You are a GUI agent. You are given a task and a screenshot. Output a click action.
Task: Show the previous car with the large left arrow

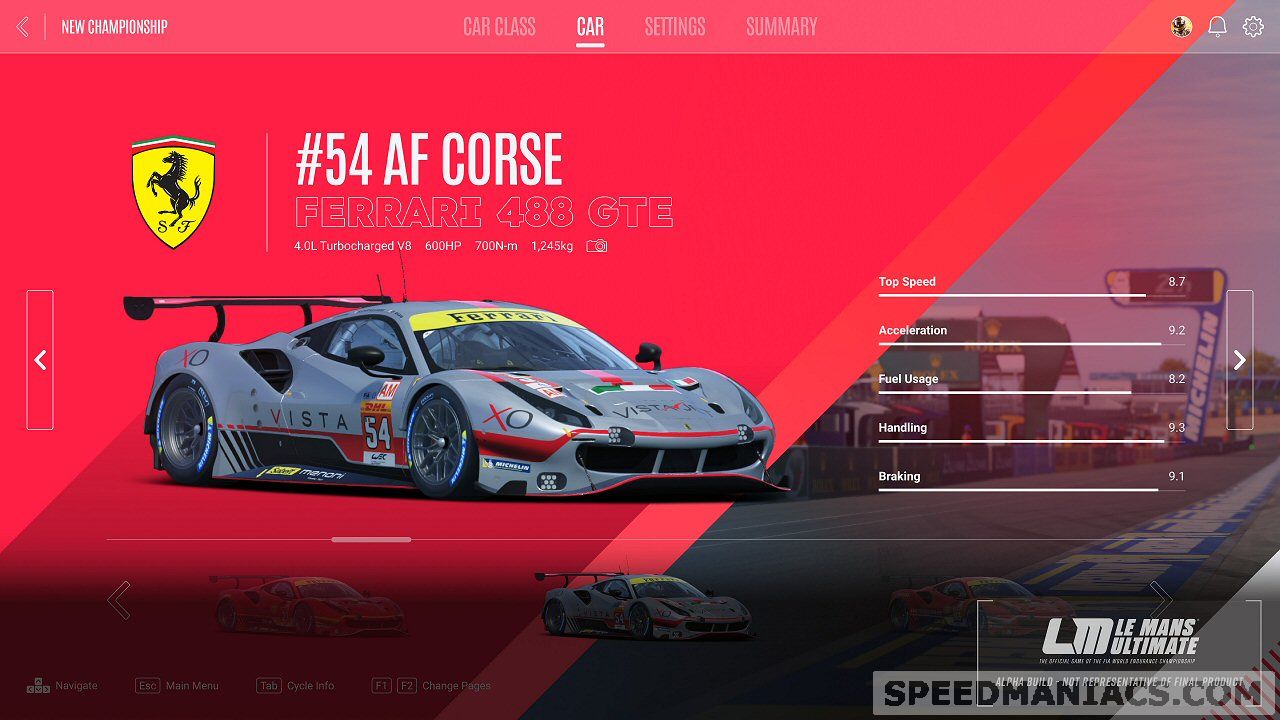pos(40,360)
